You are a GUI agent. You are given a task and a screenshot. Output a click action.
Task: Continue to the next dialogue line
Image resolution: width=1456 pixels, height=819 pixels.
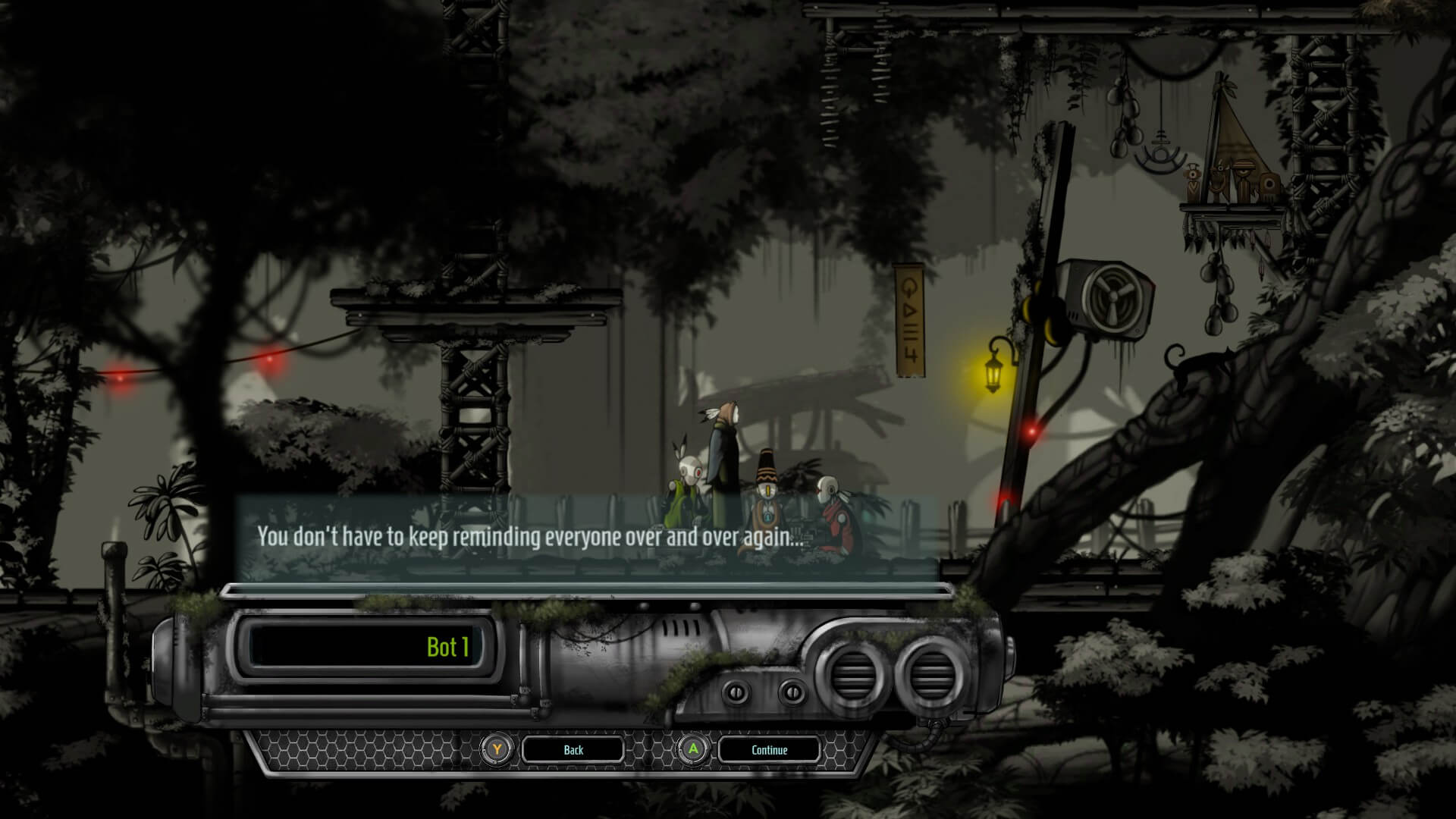pos(769,750)
